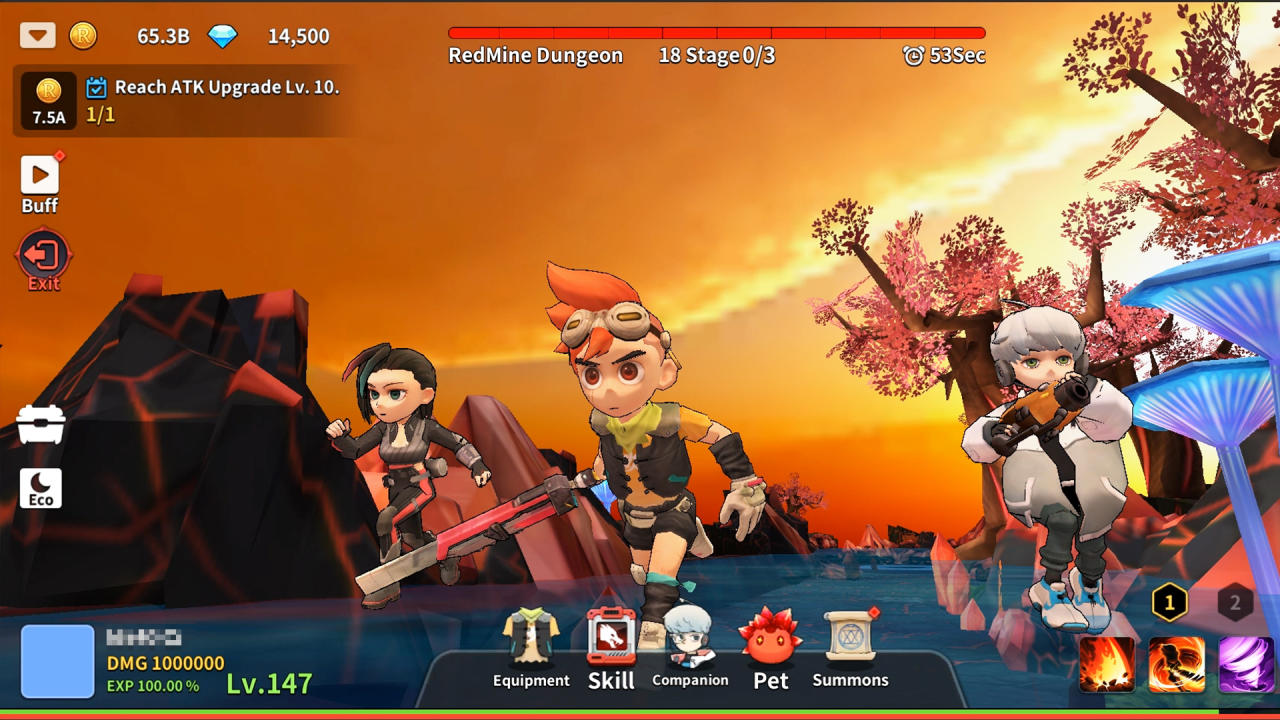Open the Equipment menu

click(x=531, y=650)
